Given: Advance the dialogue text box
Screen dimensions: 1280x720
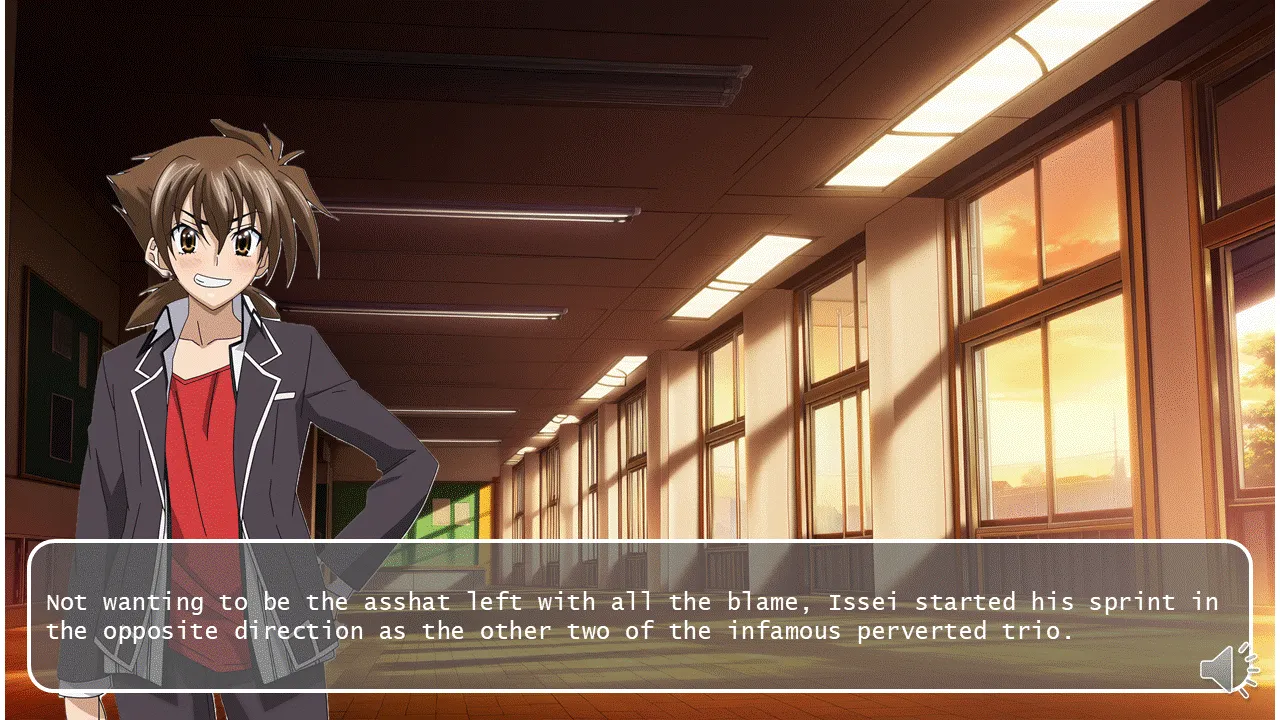Looking at the screenshot, I should (638, 616).
